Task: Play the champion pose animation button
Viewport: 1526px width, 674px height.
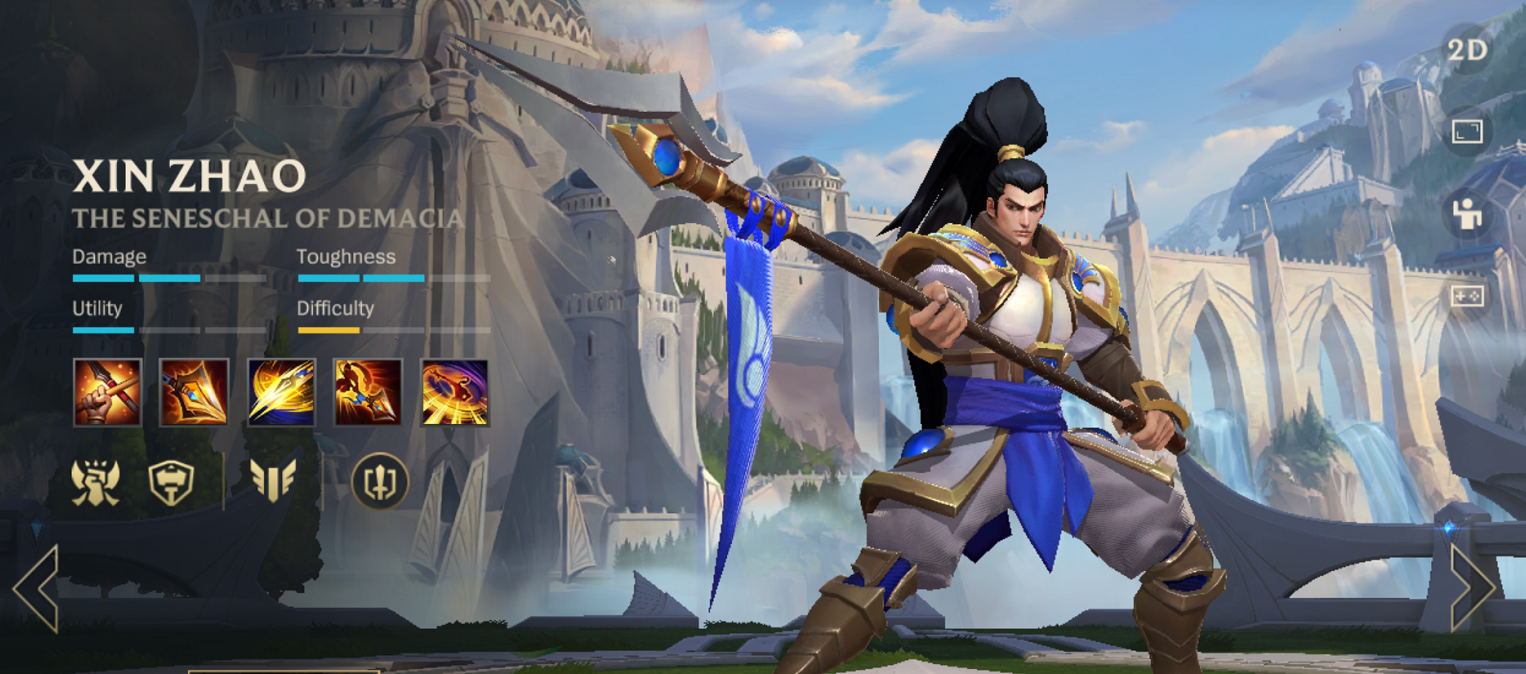Action: tap(1467, 214)
